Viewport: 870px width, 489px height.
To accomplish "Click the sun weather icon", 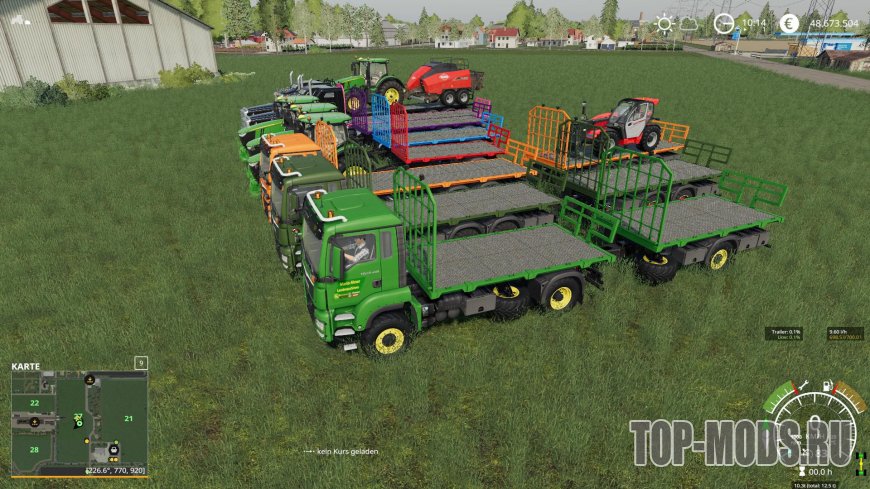I will tap(664, 22).
